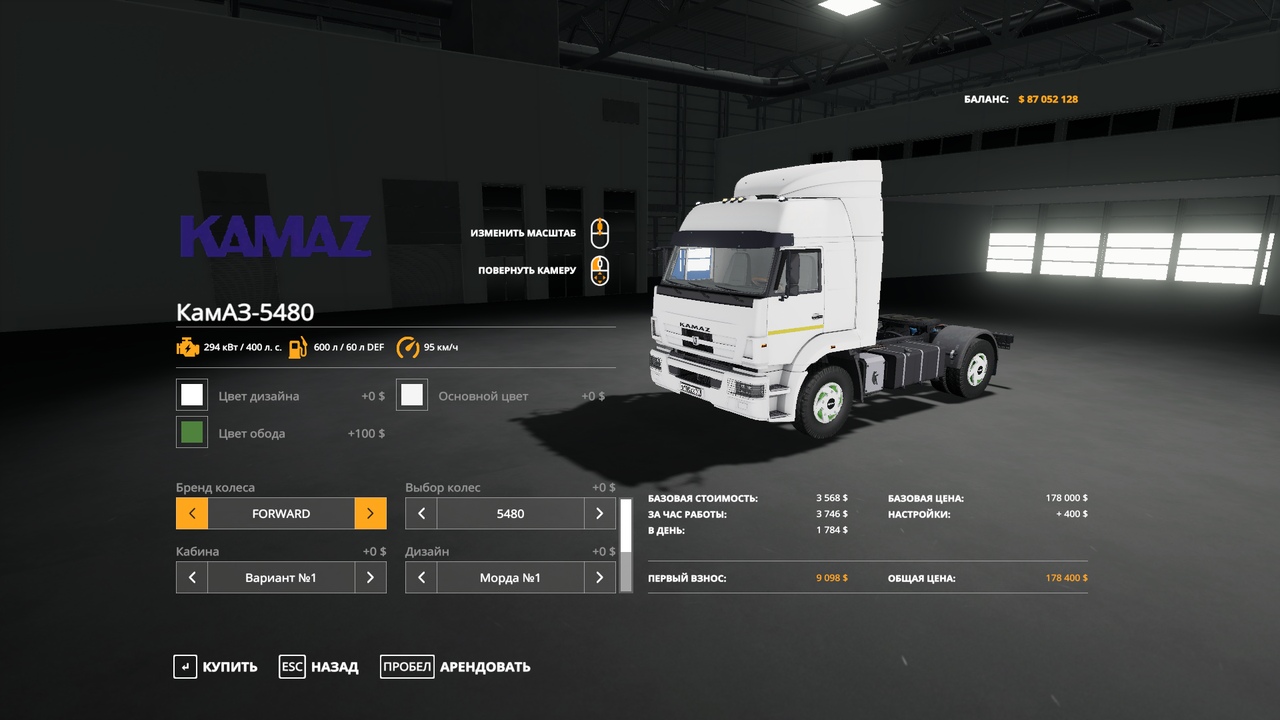Select previous Выбор колес option
Viewport: 1280px width, 720px height.
click(x=421, y=514)
